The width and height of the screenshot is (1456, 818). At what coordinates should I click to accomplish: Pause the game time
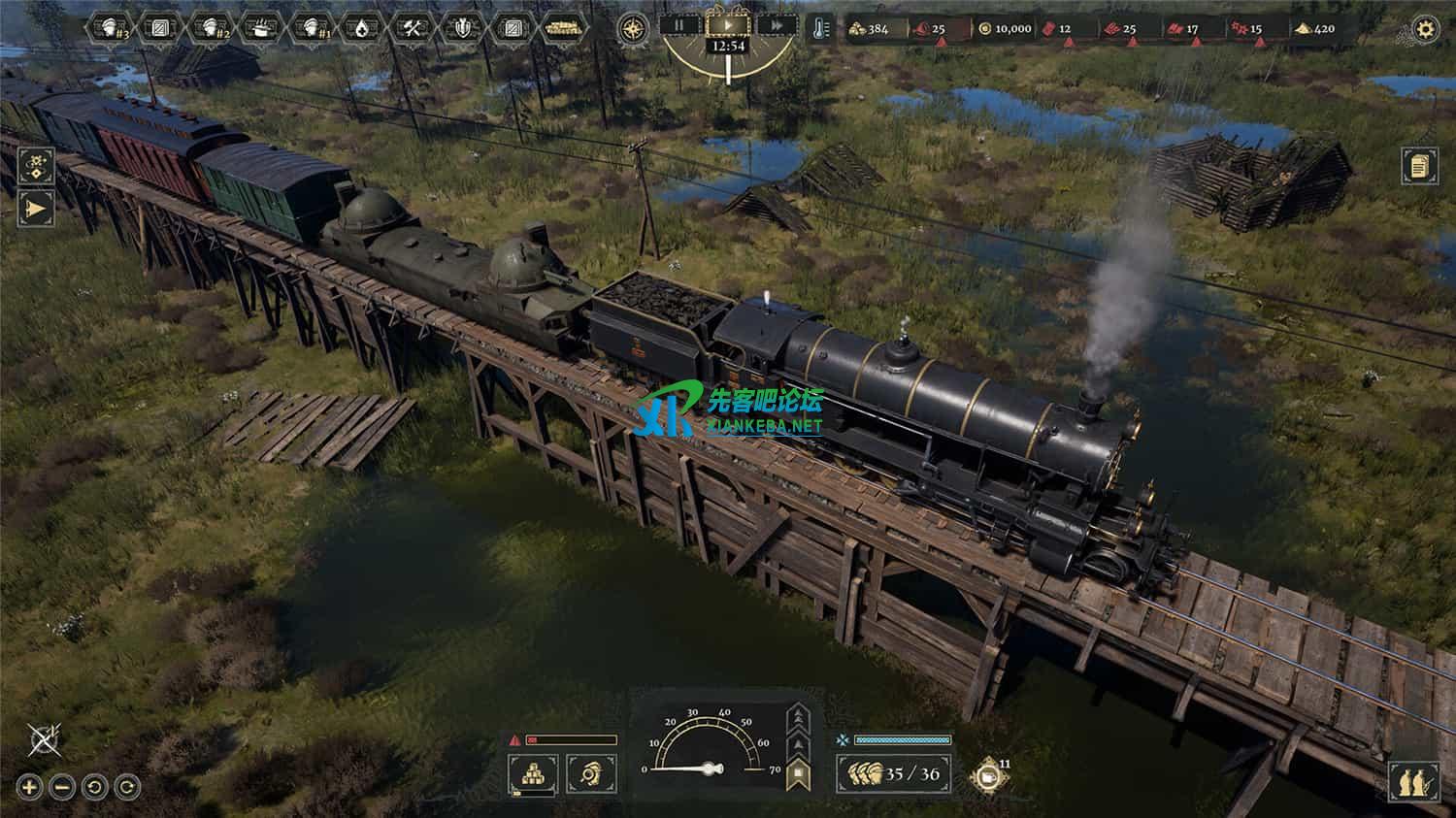(680, 25)
